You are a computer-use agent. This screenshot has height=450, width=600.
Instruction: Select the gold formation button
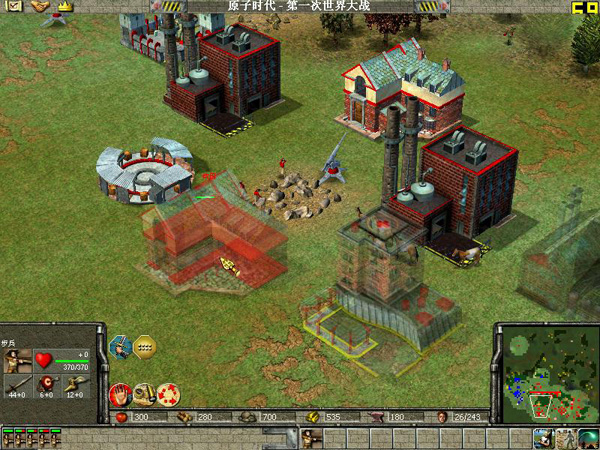(146, 346)
